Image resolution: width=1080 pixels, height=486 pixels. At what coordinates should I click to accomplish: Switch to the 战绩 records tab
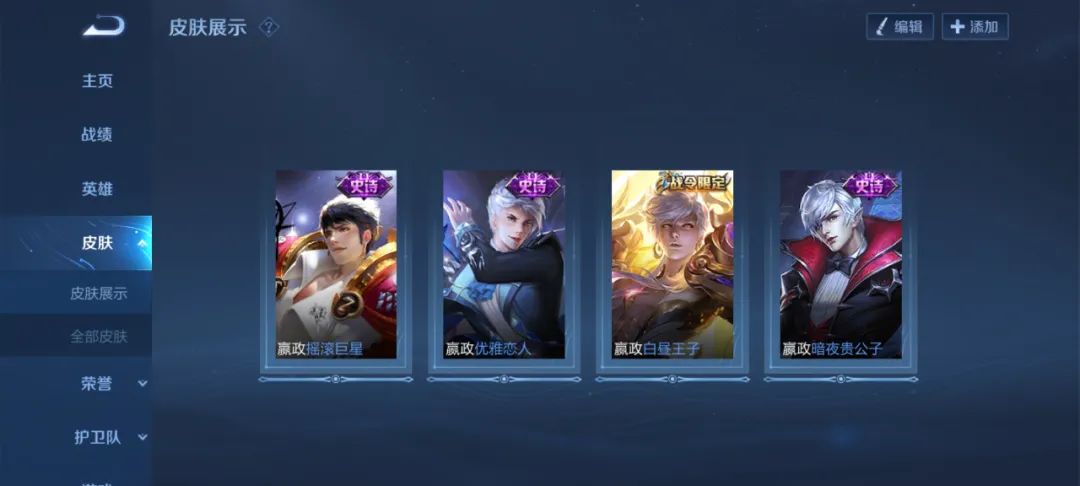tap(97, 135)
